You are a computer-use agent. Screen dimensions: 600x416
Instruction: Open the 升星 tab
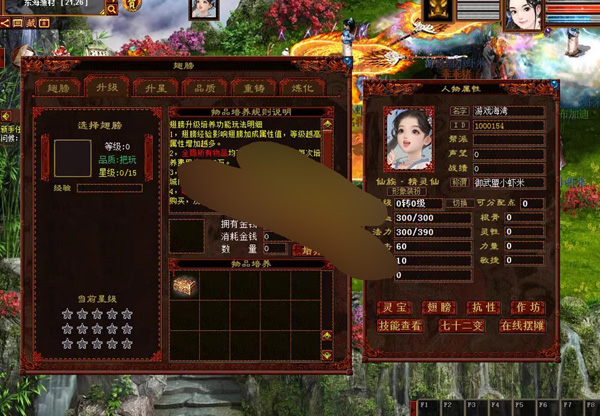tap(106, 87)
